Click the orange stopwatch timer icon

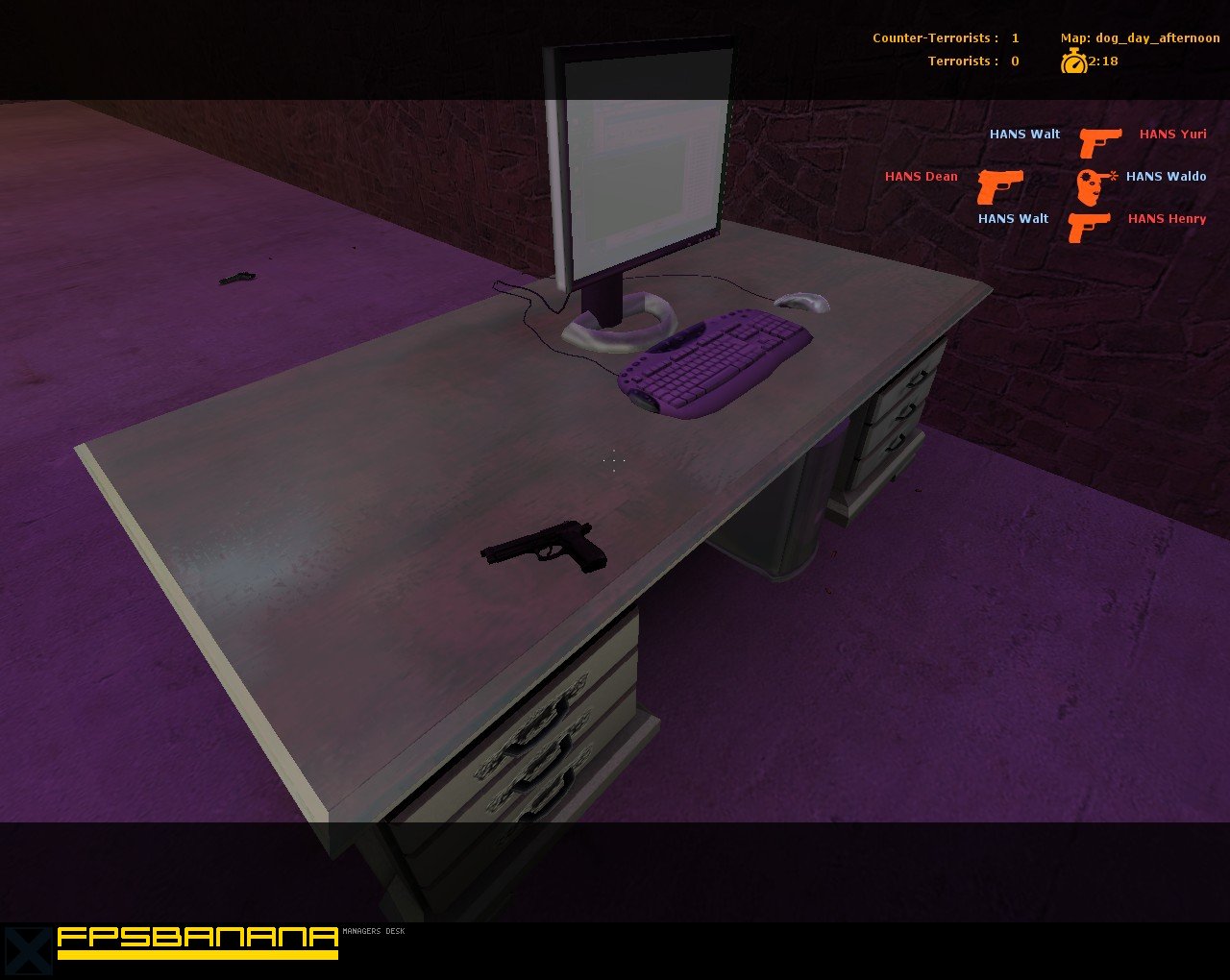pos(1073,61)
